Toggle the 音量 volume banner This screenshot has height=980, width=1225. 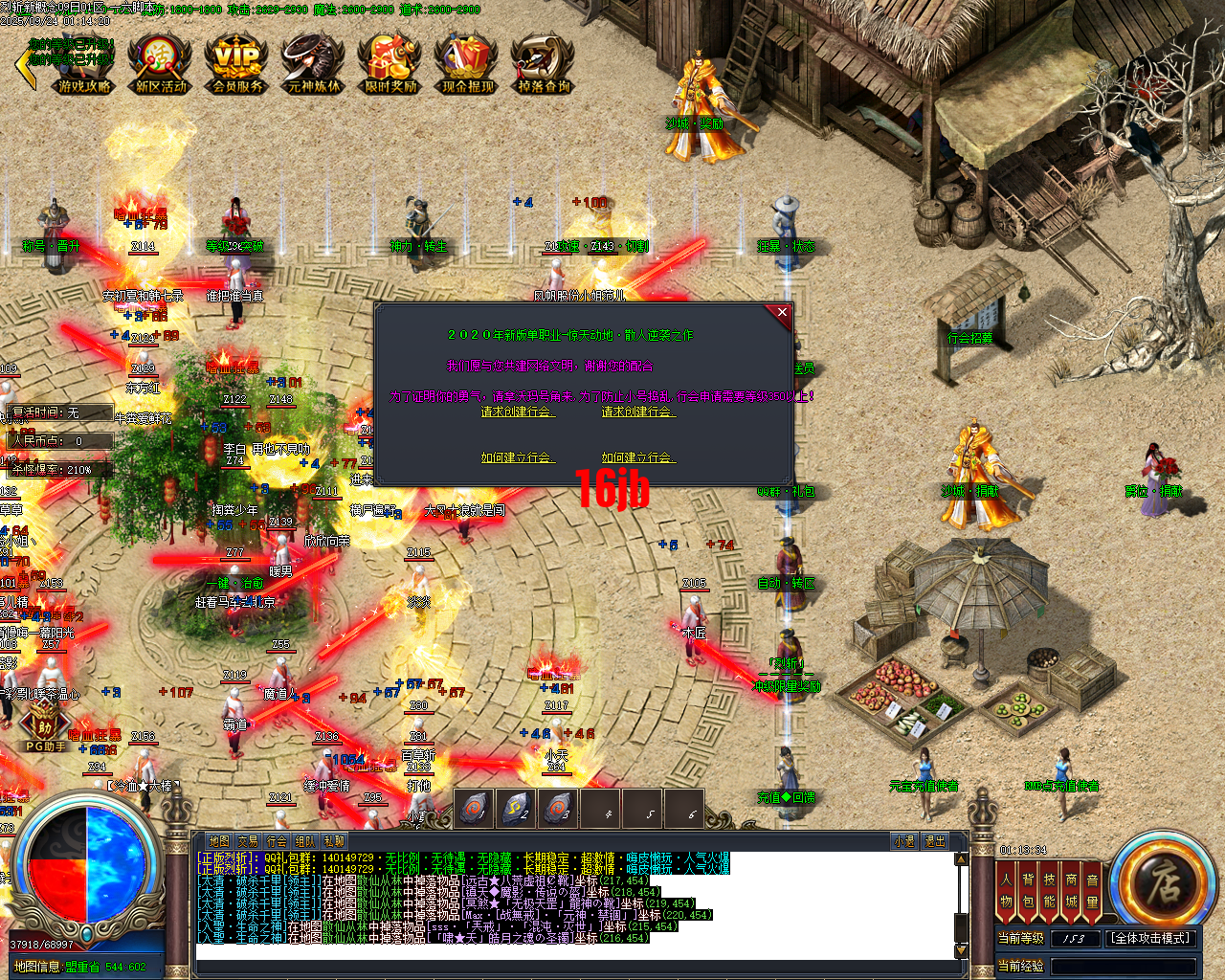[1094, 890]
